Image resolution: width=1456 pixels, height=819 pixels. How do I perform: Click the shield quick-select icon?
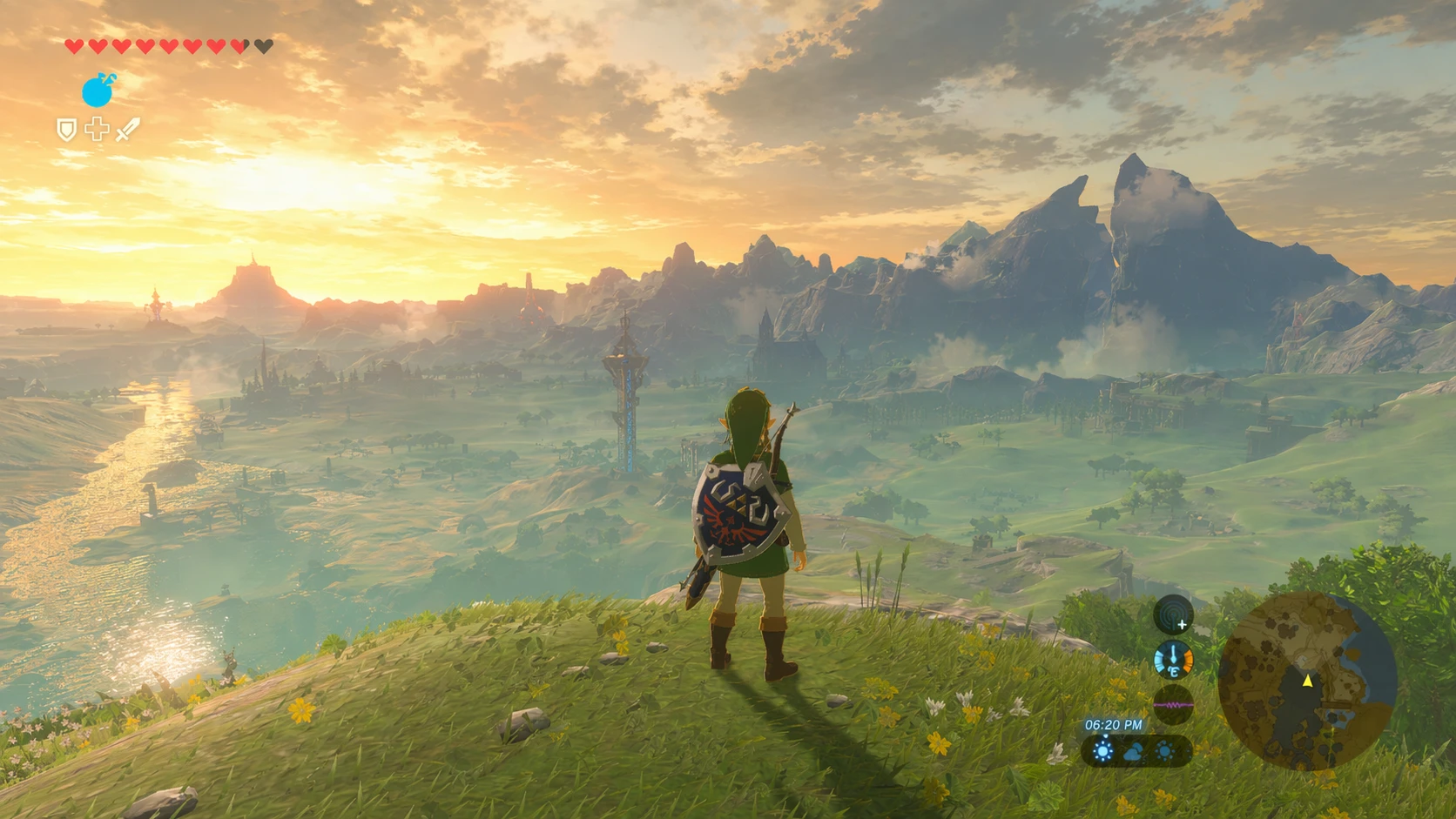(66, 131)
